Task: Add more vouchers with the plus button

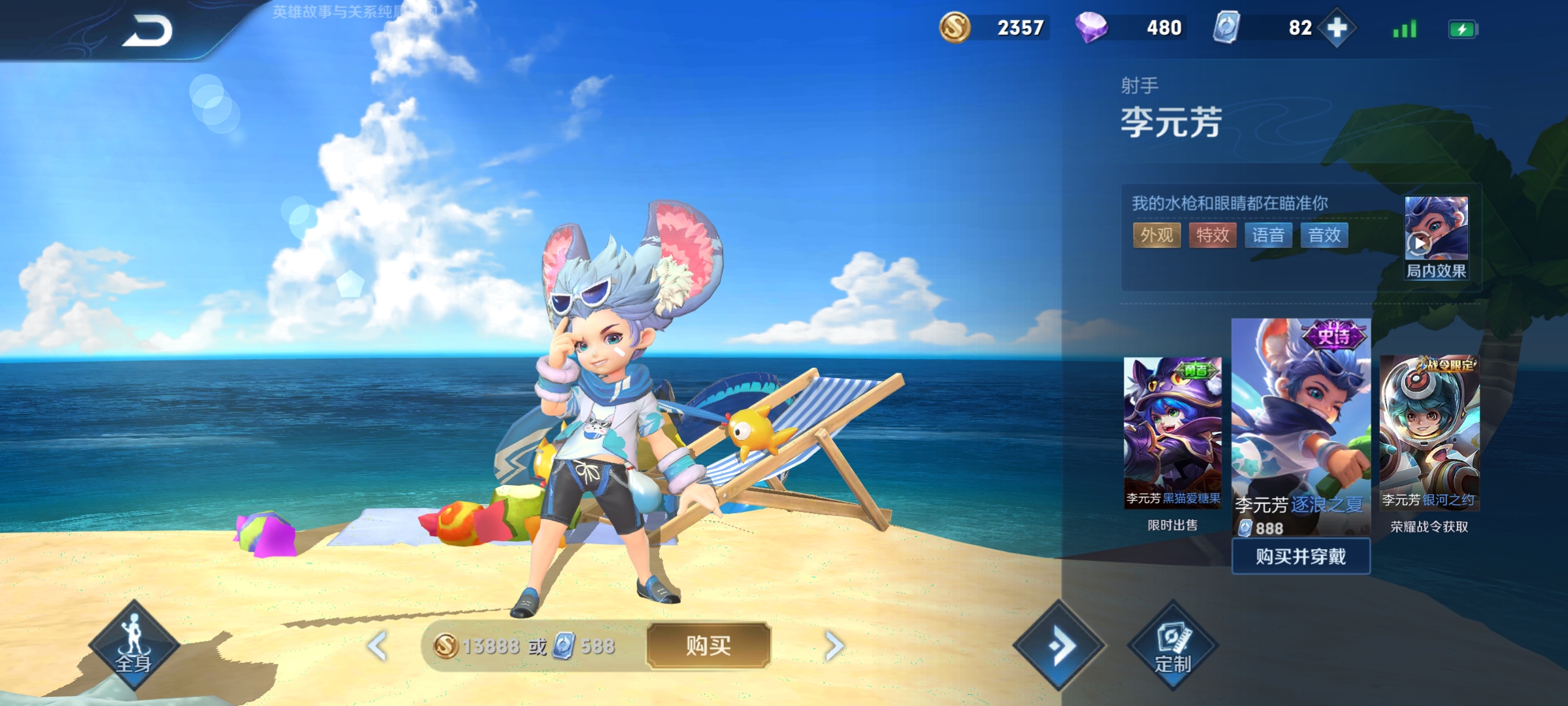Action: (1337, 28)
